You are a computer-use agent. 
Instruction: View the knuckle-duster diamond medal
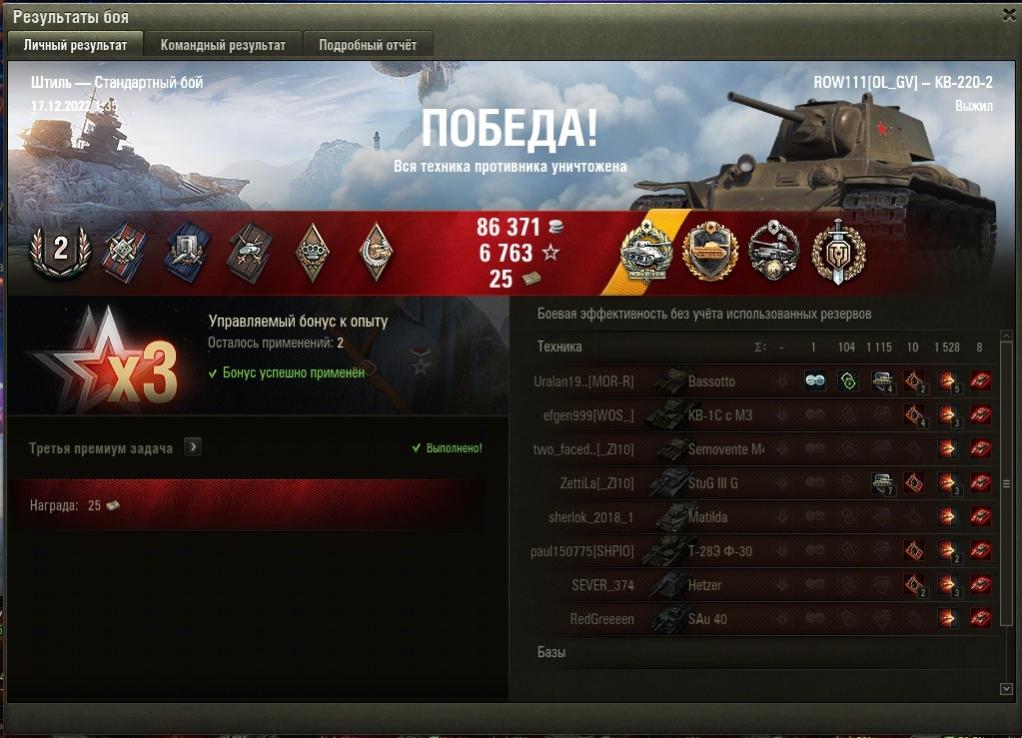tap(312, 251)
